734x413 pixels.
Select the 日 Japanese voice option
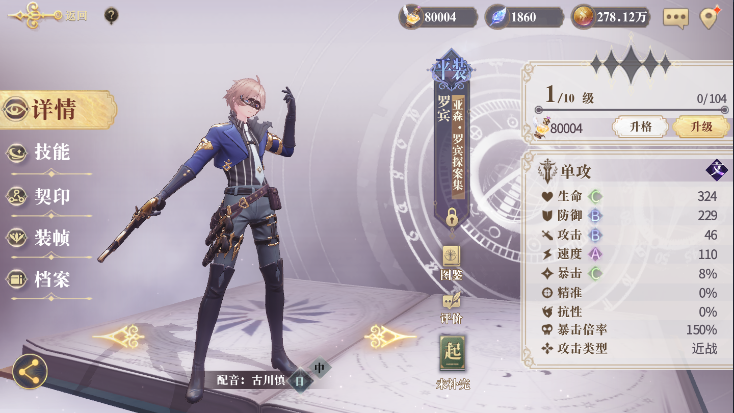click(297, 380)
